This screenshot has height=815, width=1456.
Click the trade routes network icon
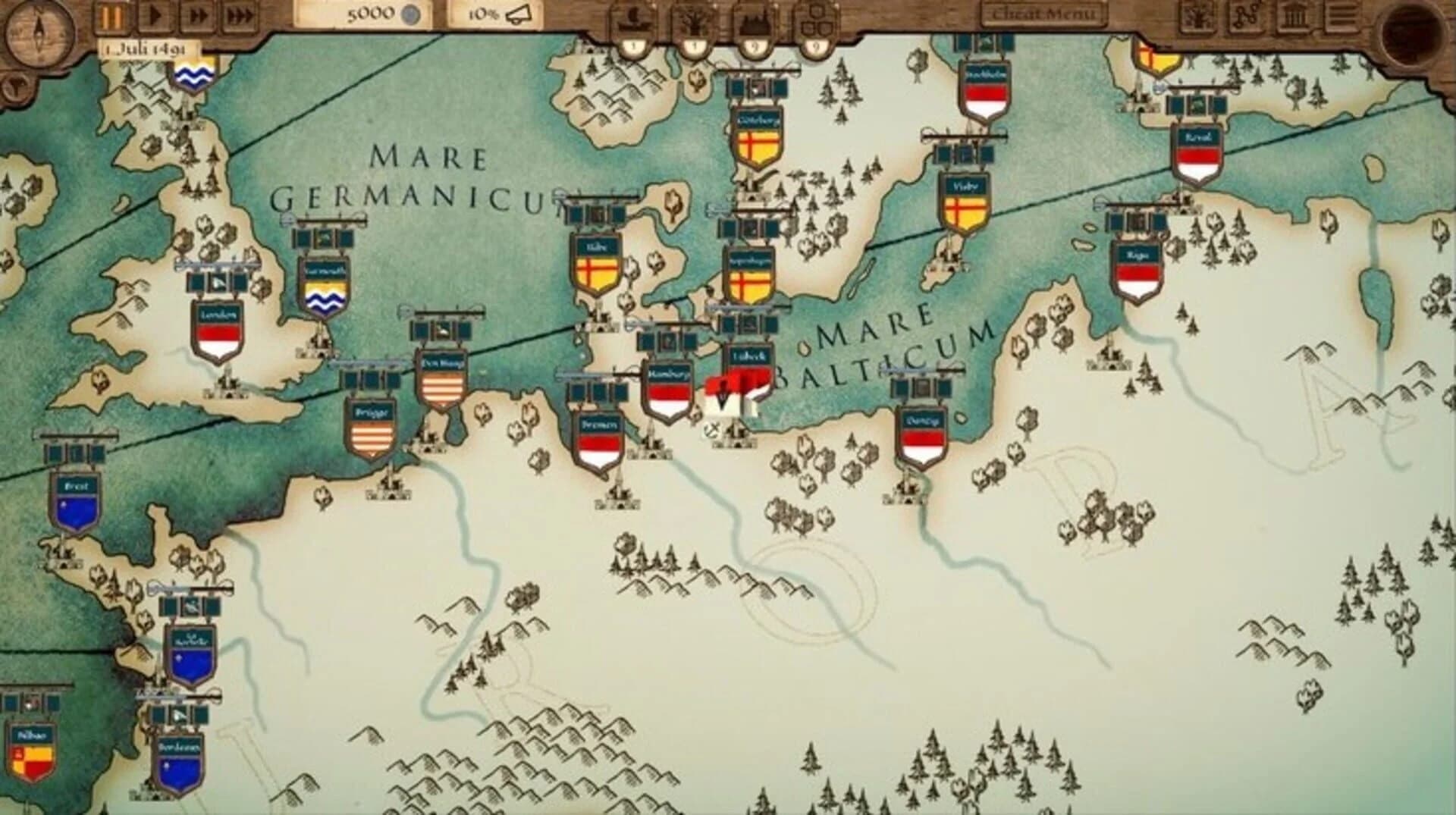[1246, 14]
